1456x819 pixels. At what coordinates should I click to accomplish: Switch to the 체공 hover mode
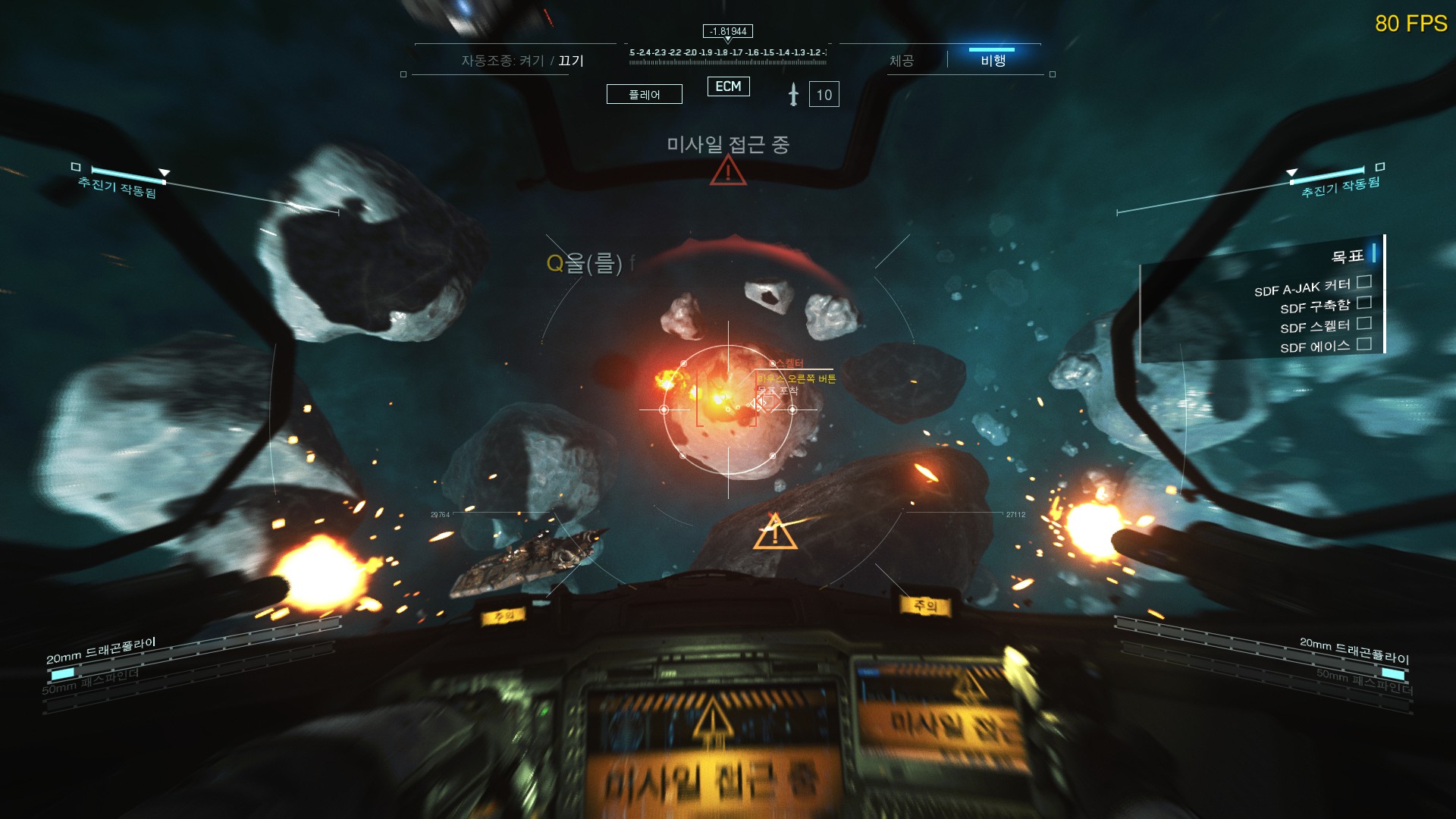(902, 61)
